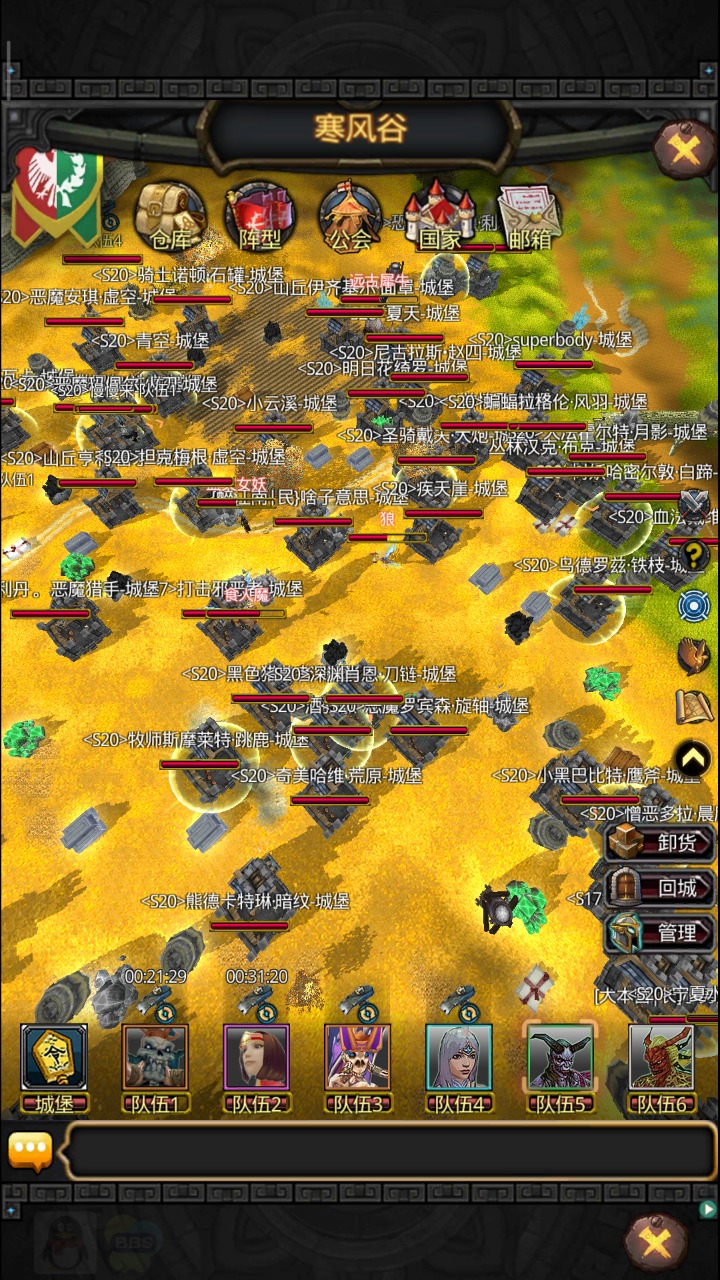
Task: Activate the blue target locate icon
Action: pyautogui.click(x=694, y=606)
